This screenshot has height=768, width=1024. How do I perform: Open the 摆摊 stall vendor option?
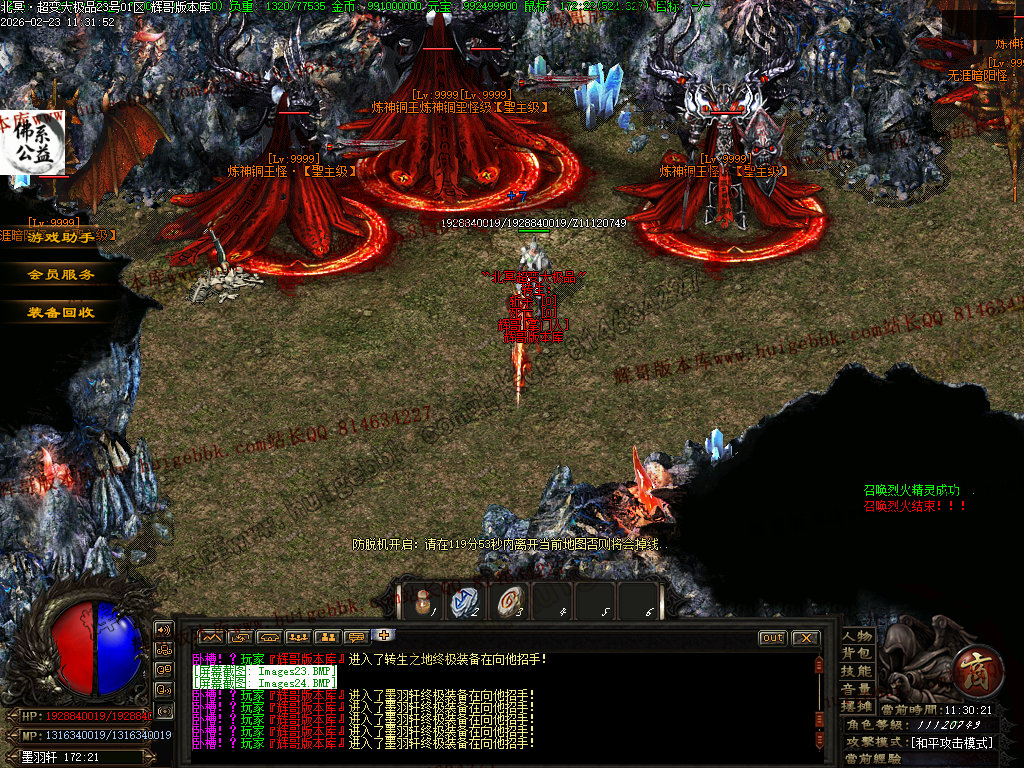(857, 706)
